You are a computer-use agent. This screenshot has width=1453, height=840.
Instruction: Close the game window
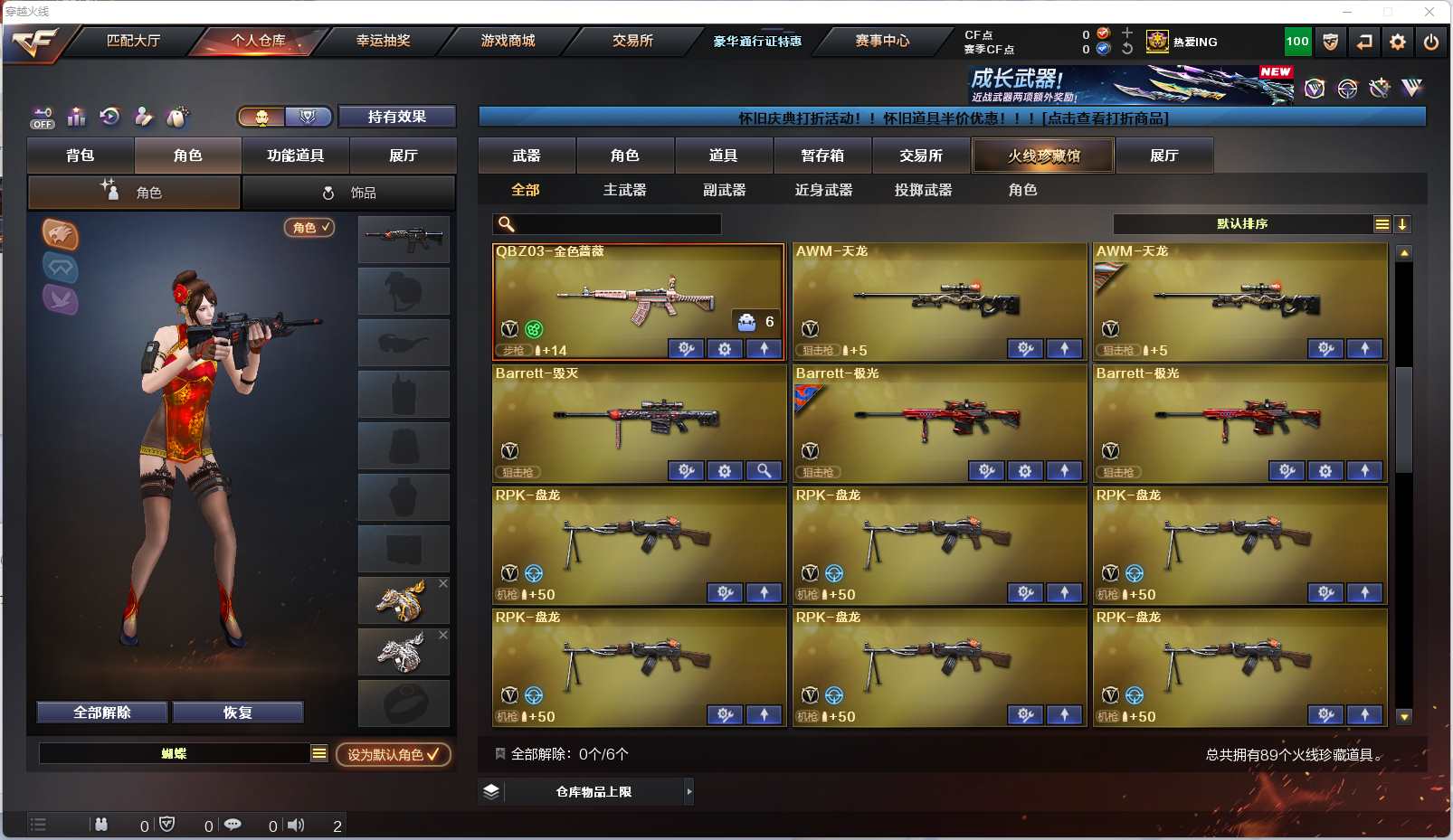pos(1429,12)
